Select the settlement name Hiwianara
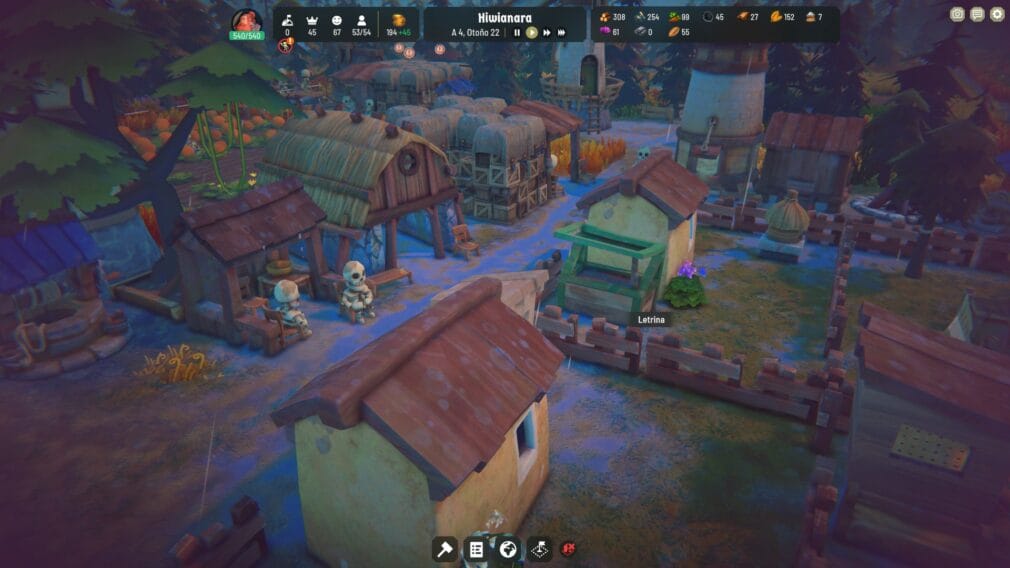Image resolution: width=1010 pixels, height=568 pixels. (x=505, y=17)
